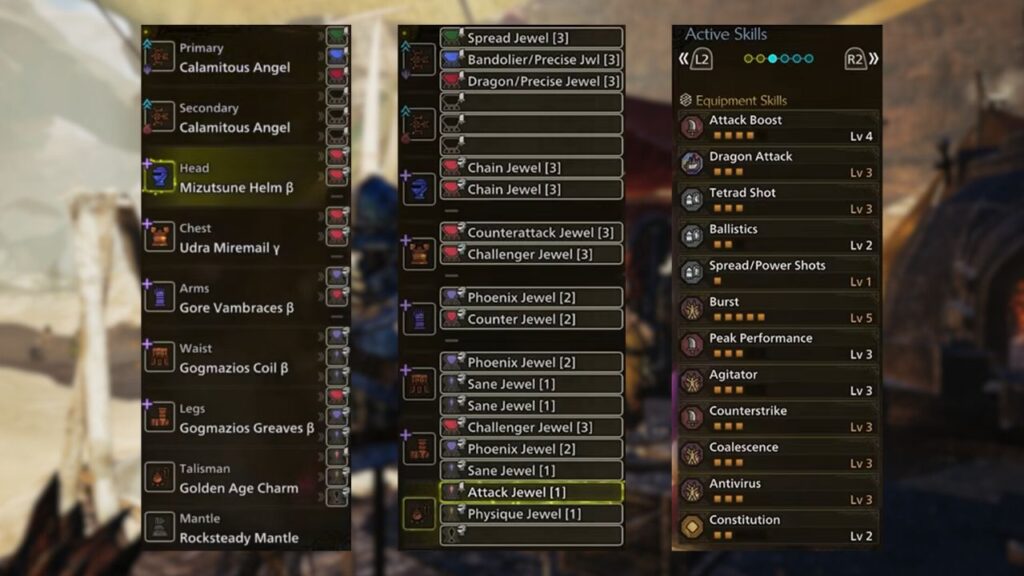
Task: Select the Peak Performance skill row
Action: [778, 345]
